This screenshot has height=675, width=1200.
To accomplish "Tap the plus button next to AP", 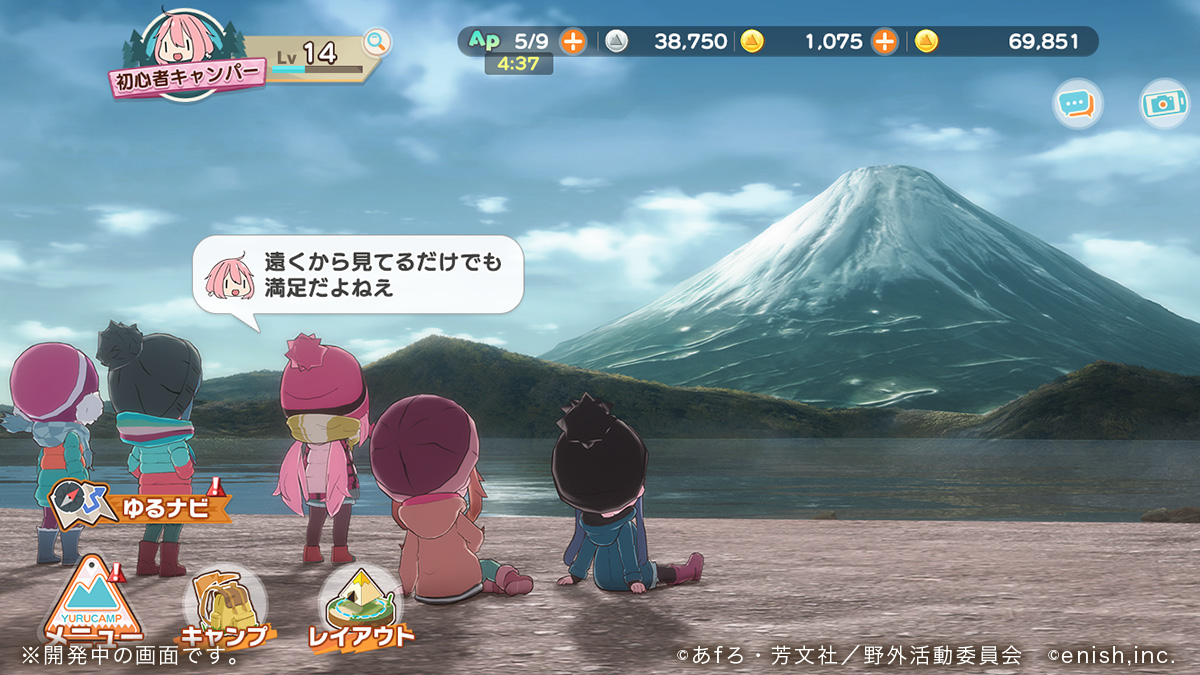I will pyautogui.click(x=573, y=41).
